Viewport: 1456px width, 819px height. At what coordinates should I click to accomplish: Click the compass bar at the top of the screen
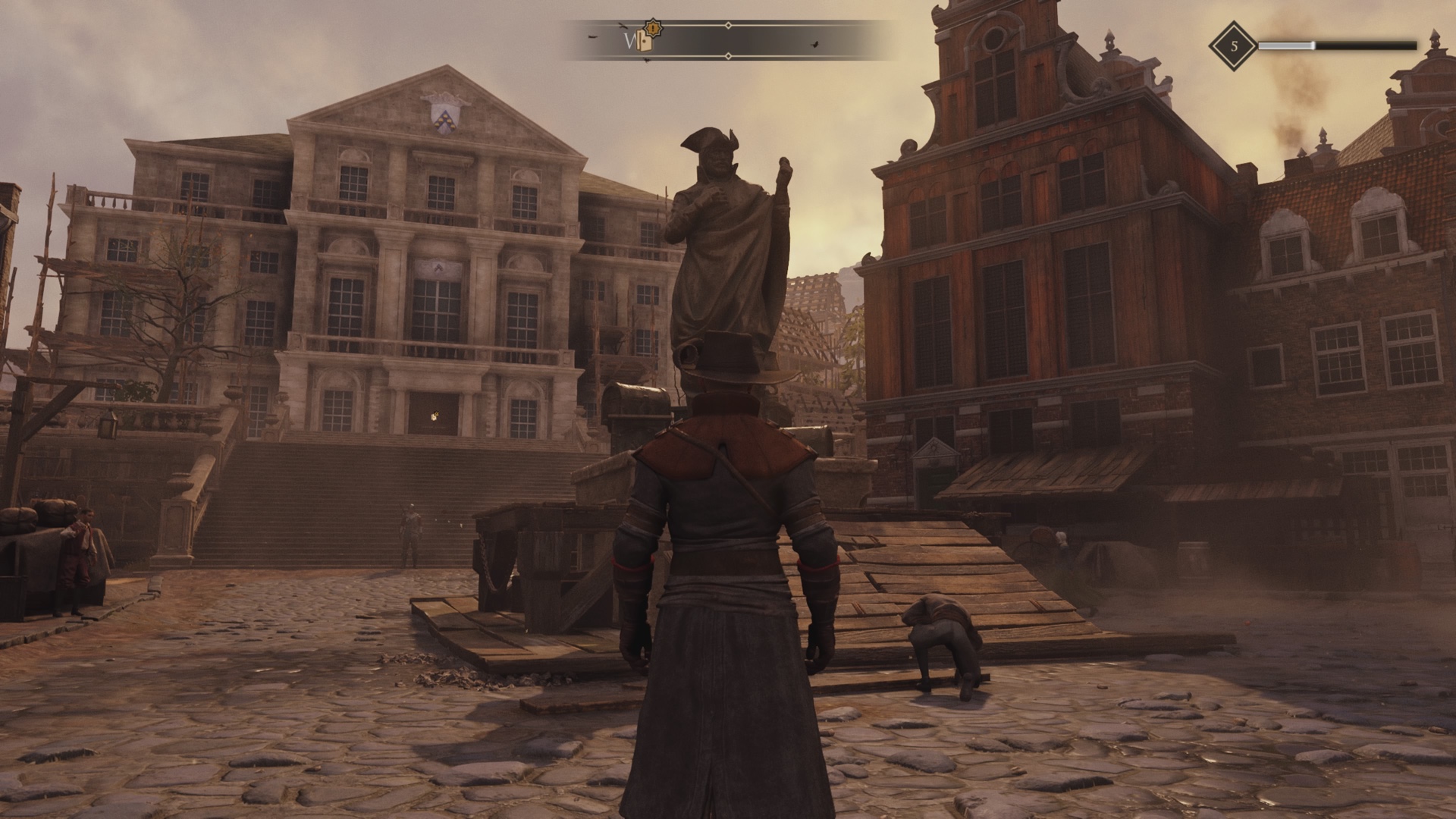tap(728, 40)
